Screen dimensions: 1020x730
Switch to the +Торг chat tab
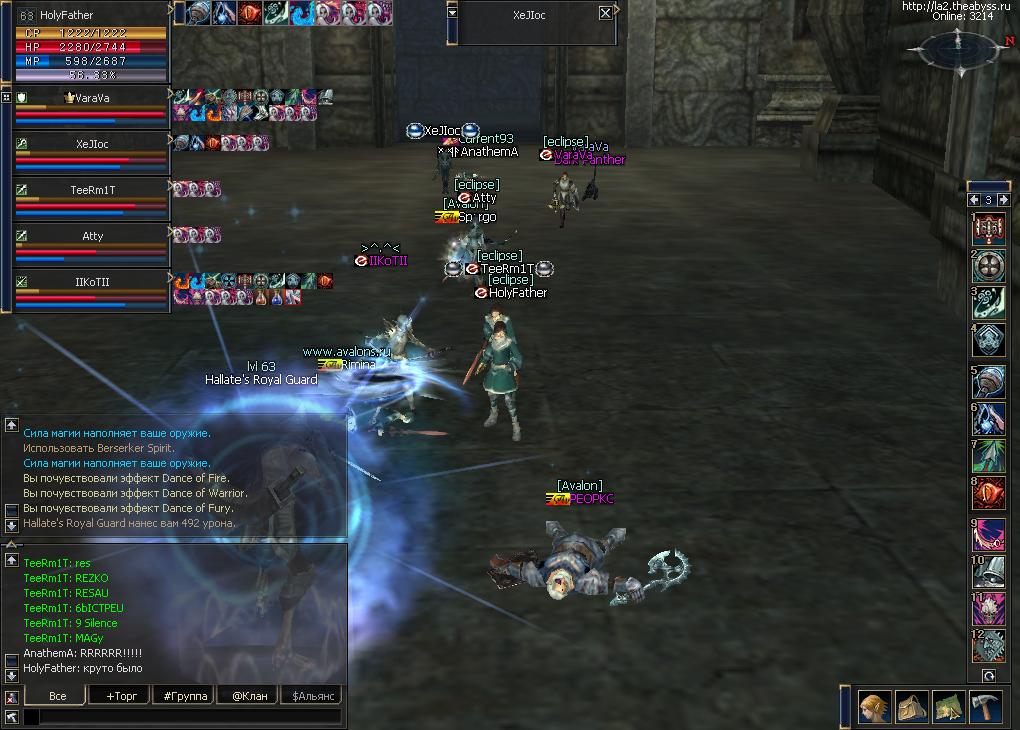click(117, 696)
